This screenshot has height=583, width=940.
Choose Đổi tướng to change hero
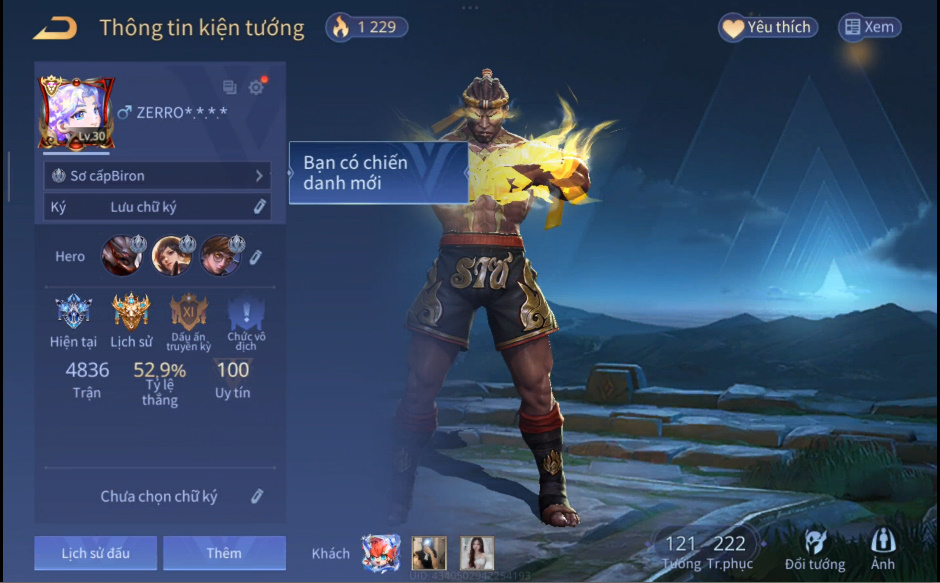[815, 551]
